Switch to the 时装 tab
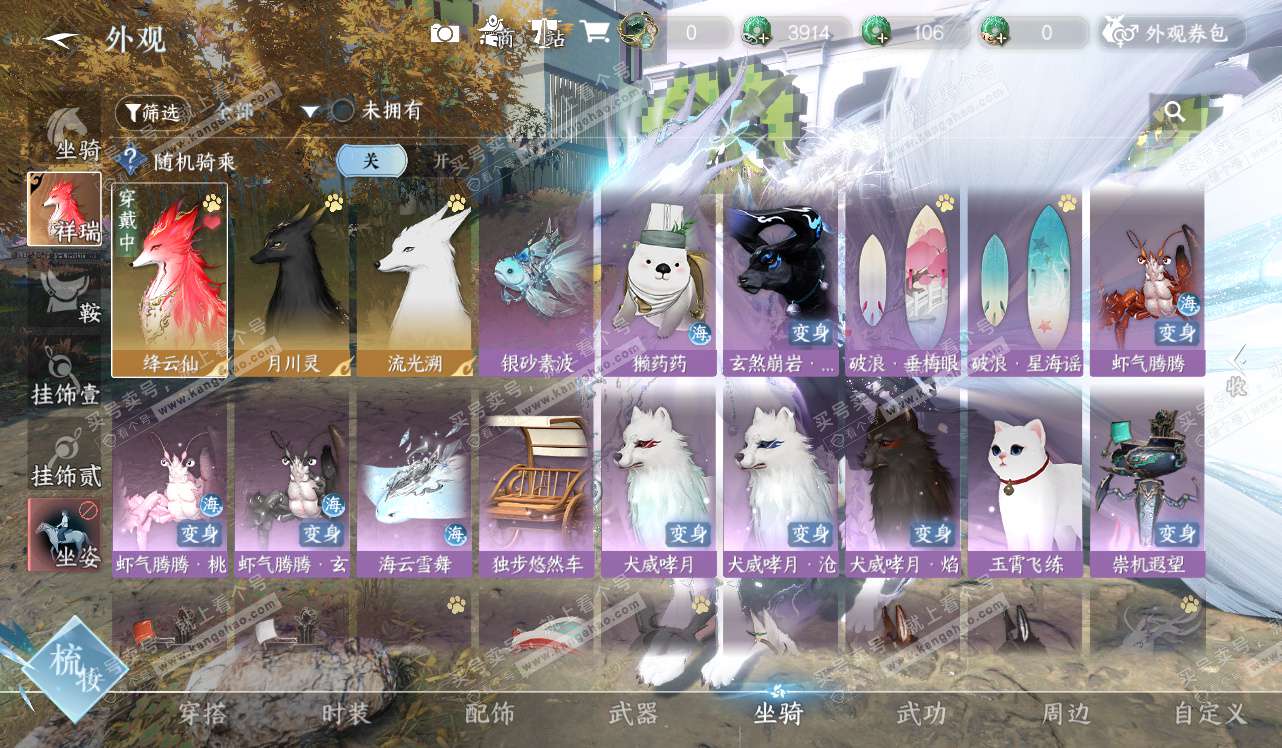This screenshot has height=748, width=1282. (346, 714)
